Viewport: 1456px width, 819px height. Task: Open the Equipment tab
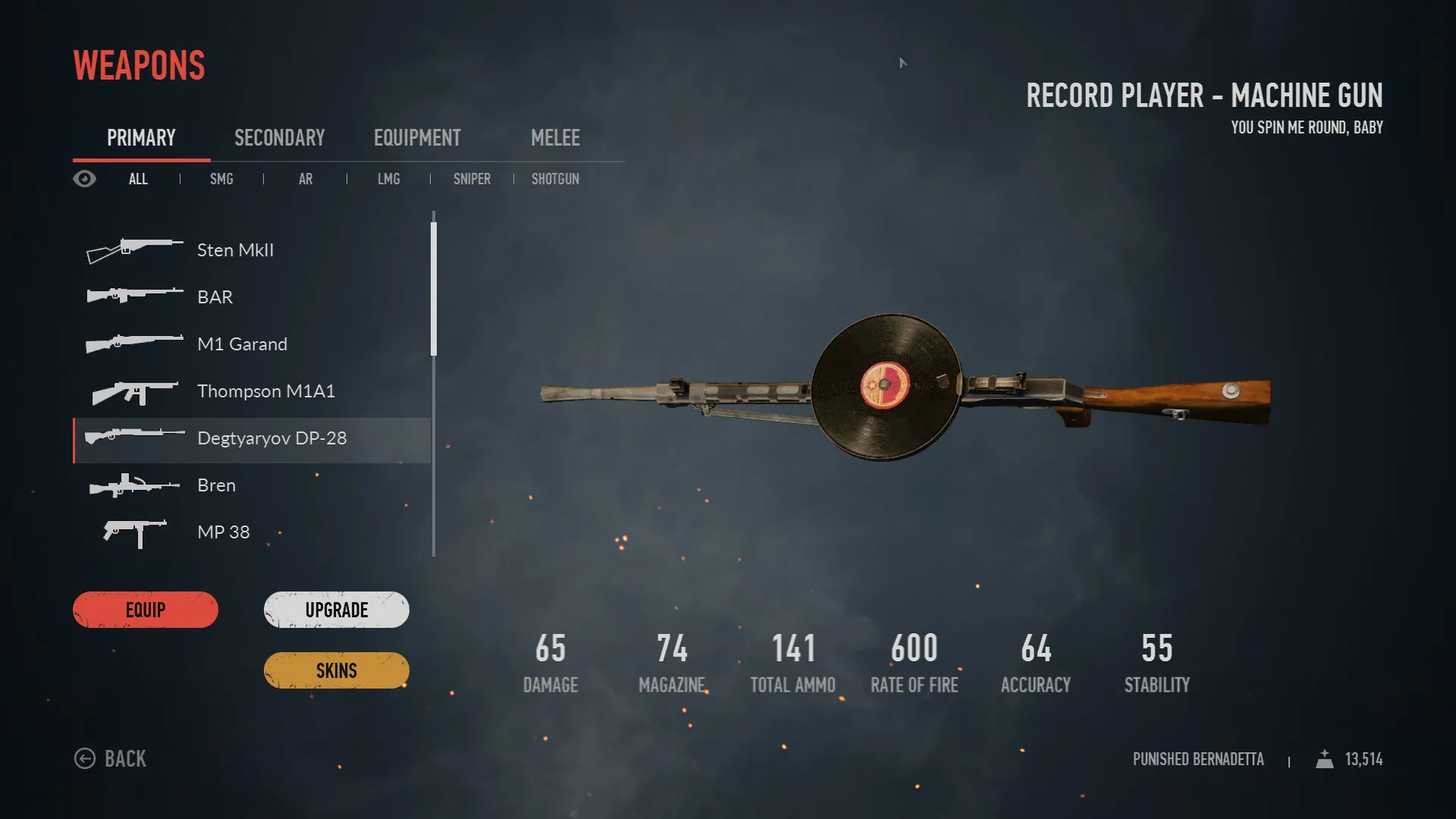click(x=417, y=138)
